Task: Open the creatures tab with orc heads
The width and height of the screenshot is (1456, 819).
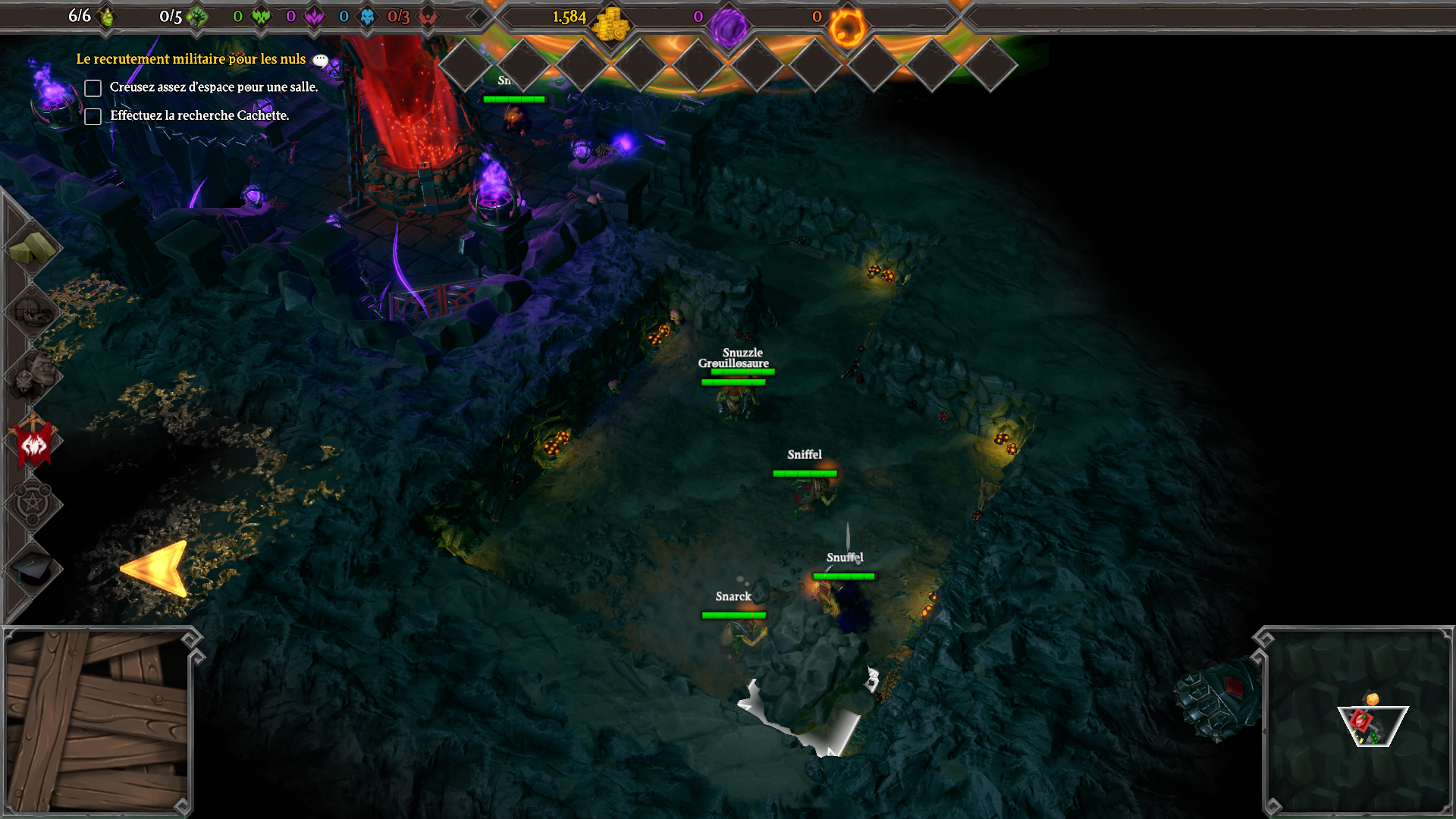Action: (x=32, y=375)
